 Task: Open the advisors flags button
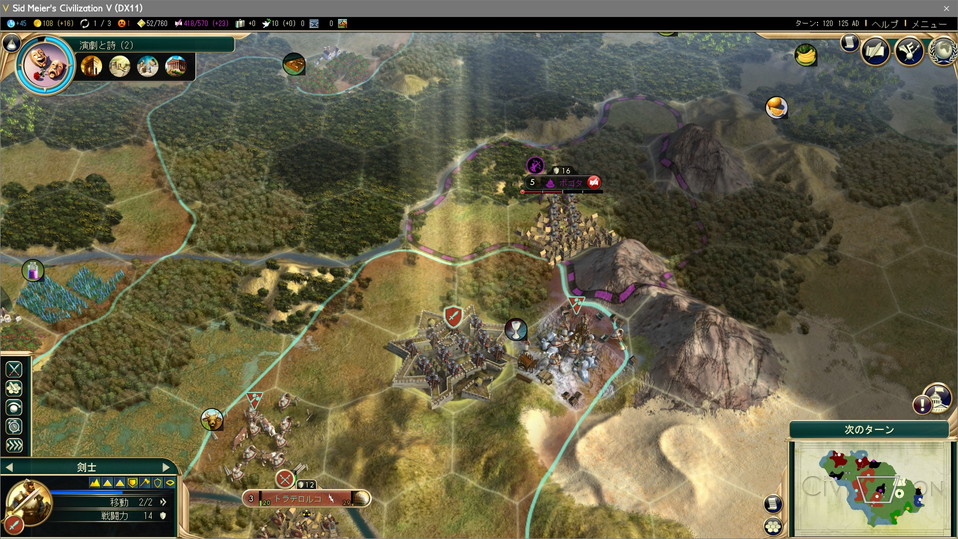click(909, 50)
